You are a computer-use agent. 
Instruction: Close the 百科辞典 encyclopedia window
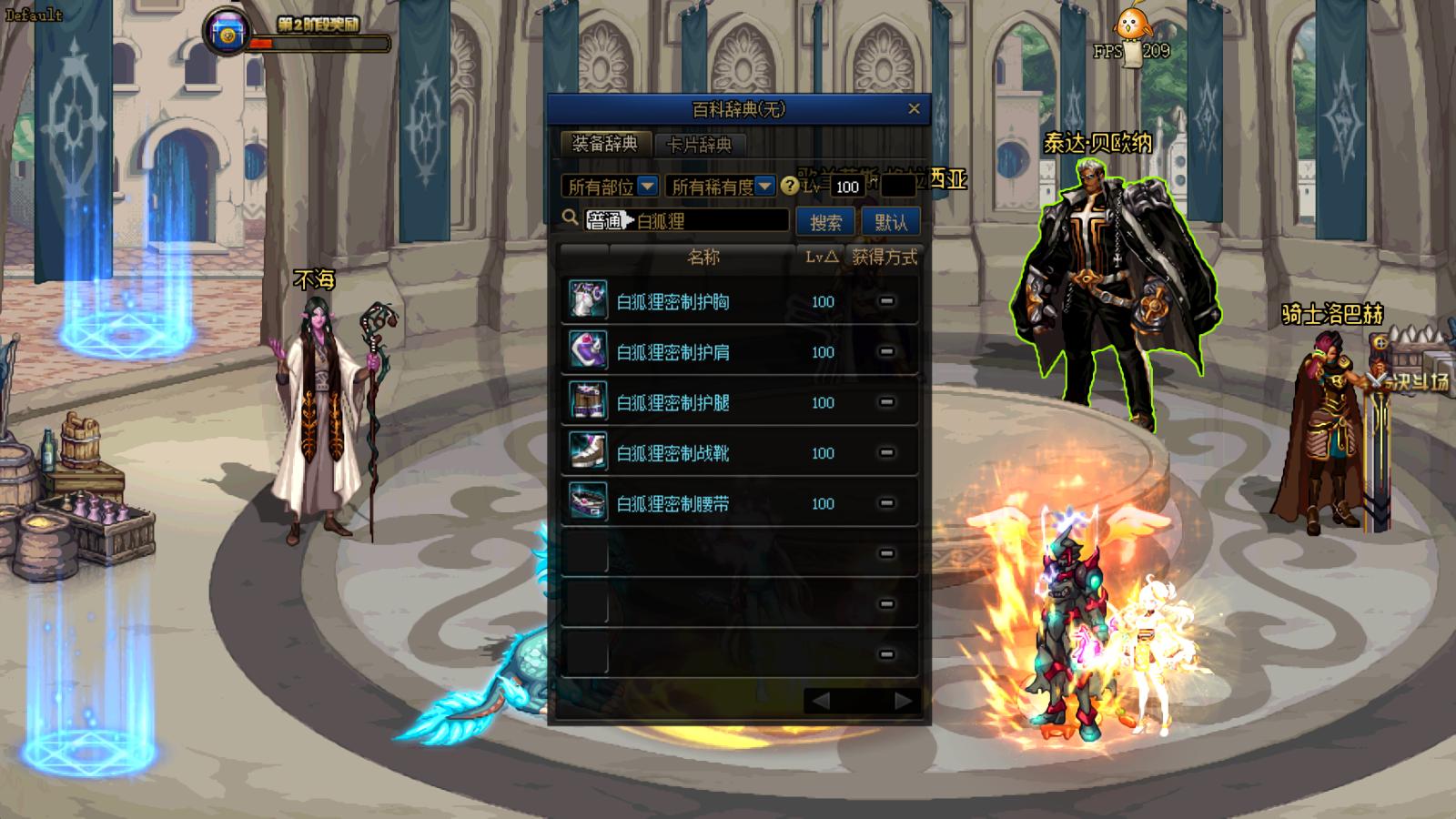click(x=914, y=109)
